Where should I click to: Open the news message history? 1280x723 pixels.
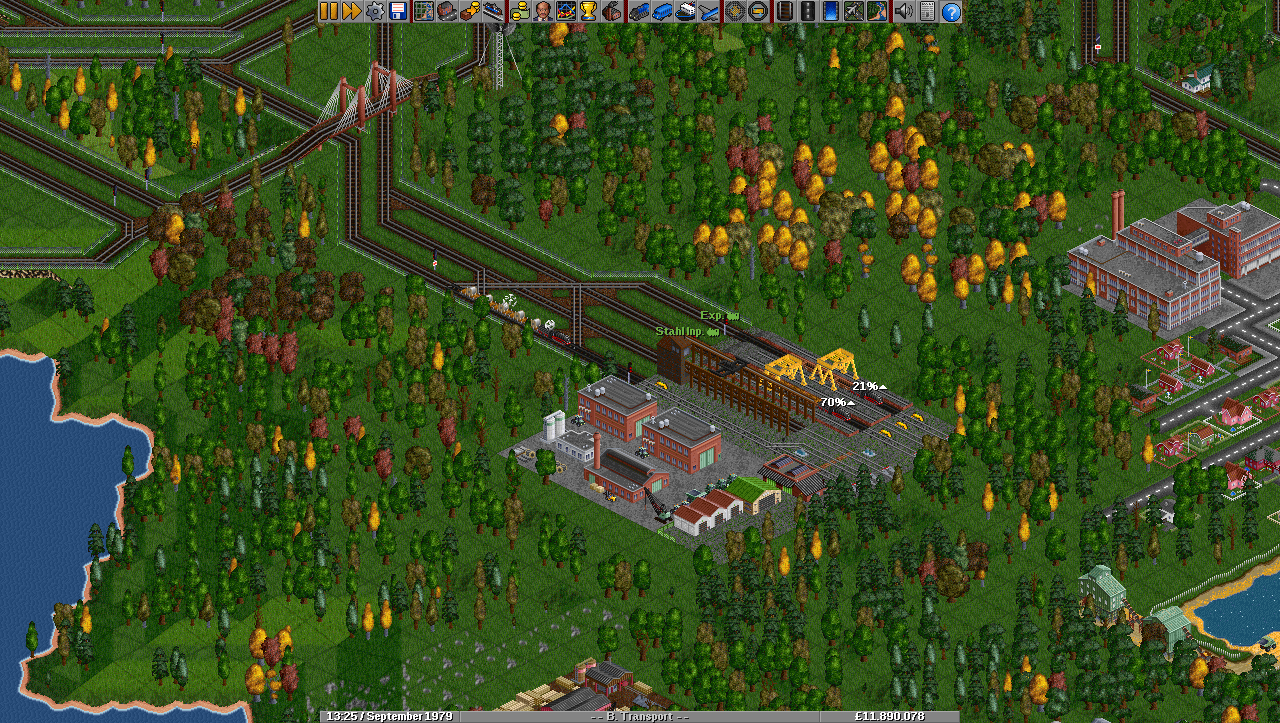(927, 11)
